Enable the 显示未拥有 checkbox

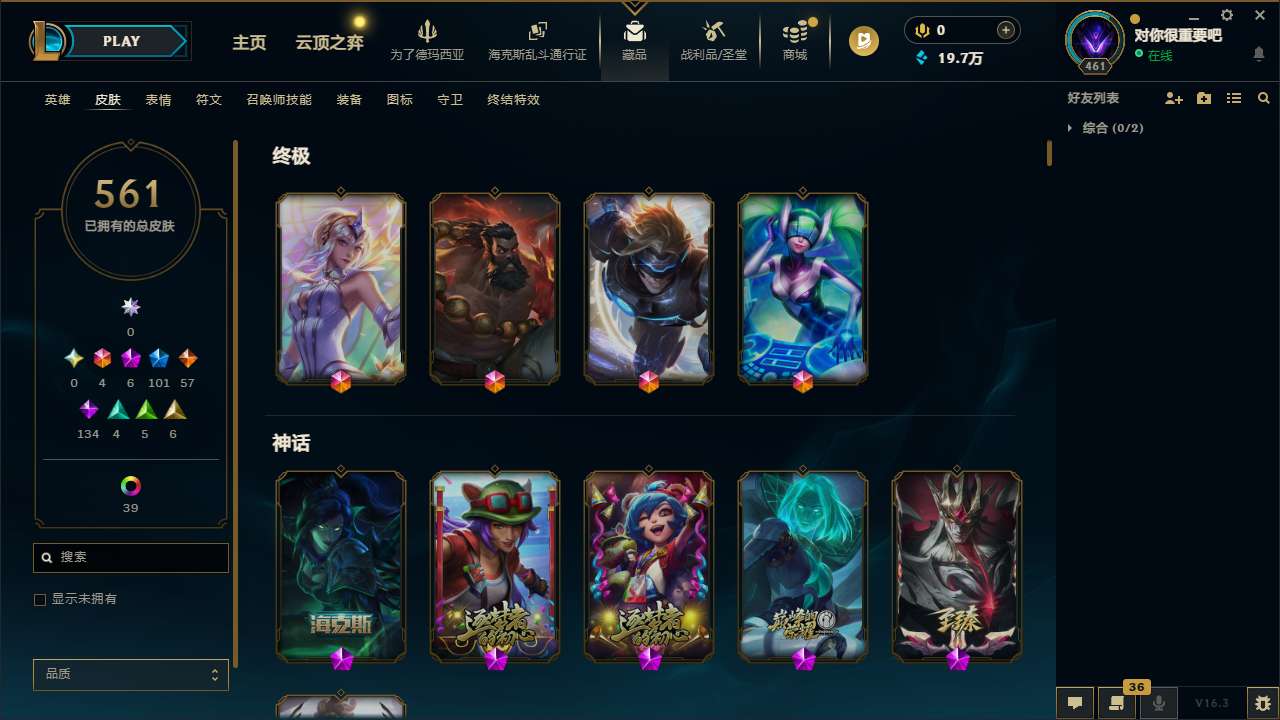[40, 599]
